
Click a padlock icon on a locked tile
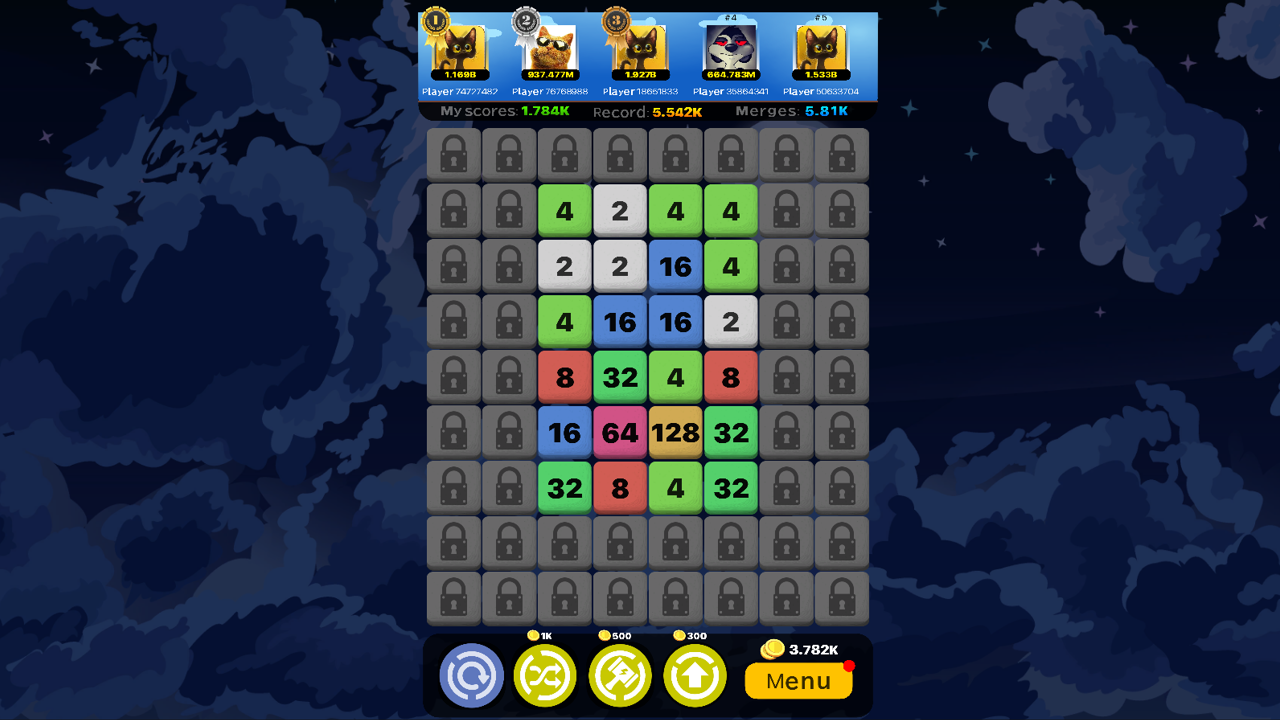tap(454, 155)
